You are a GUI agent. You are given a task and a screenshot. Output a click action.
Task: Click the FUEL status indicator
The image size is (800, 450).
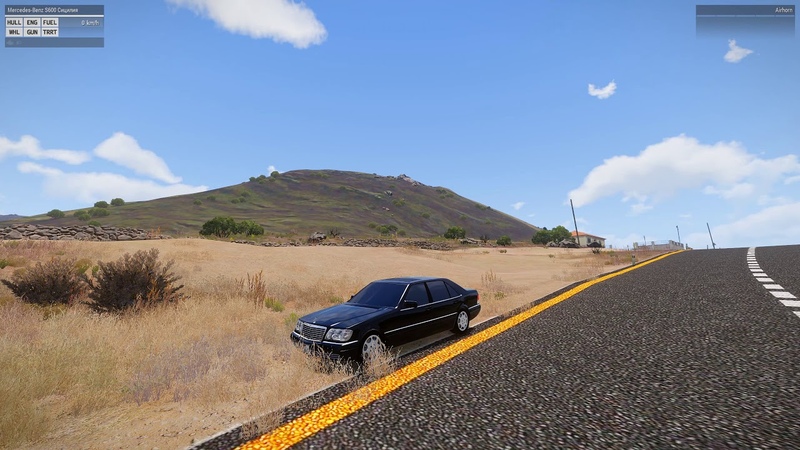pyautogui.click(x=50, y=22)
